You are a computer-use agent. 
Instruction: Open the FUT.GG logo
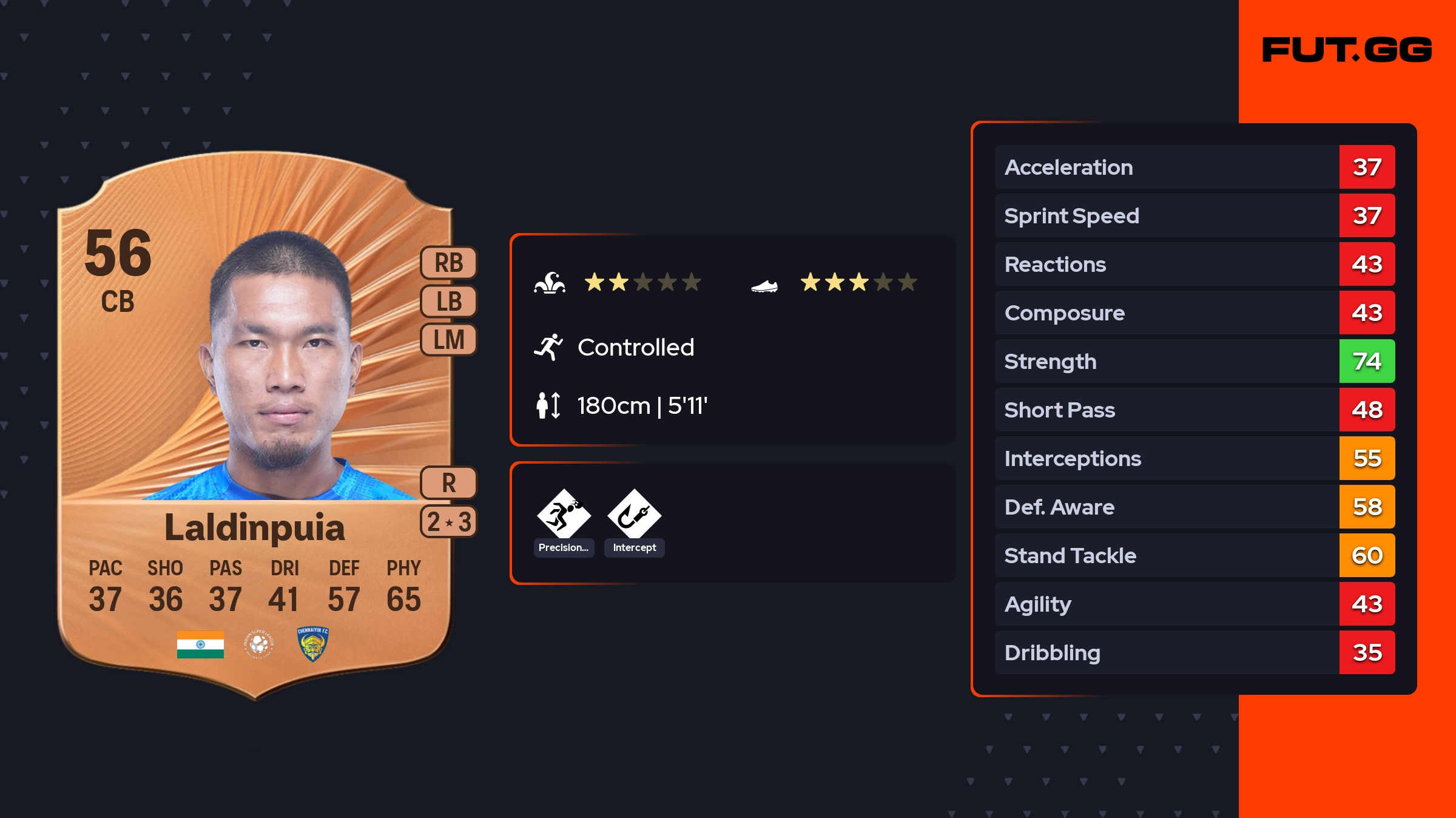(1347, 50)
